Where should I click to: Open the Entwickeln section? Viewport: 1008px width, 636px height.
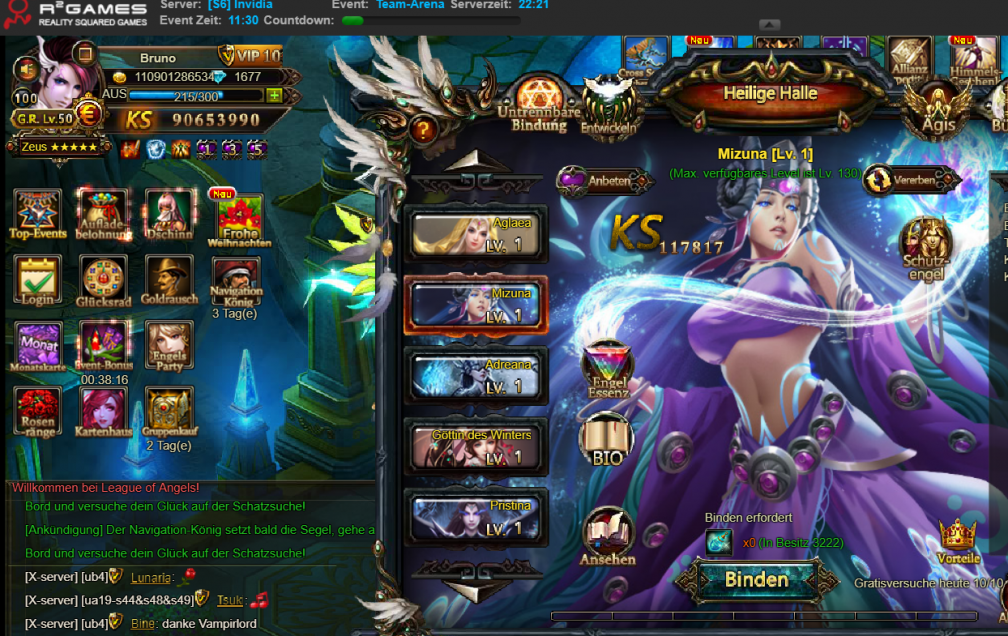coord(609,105)
